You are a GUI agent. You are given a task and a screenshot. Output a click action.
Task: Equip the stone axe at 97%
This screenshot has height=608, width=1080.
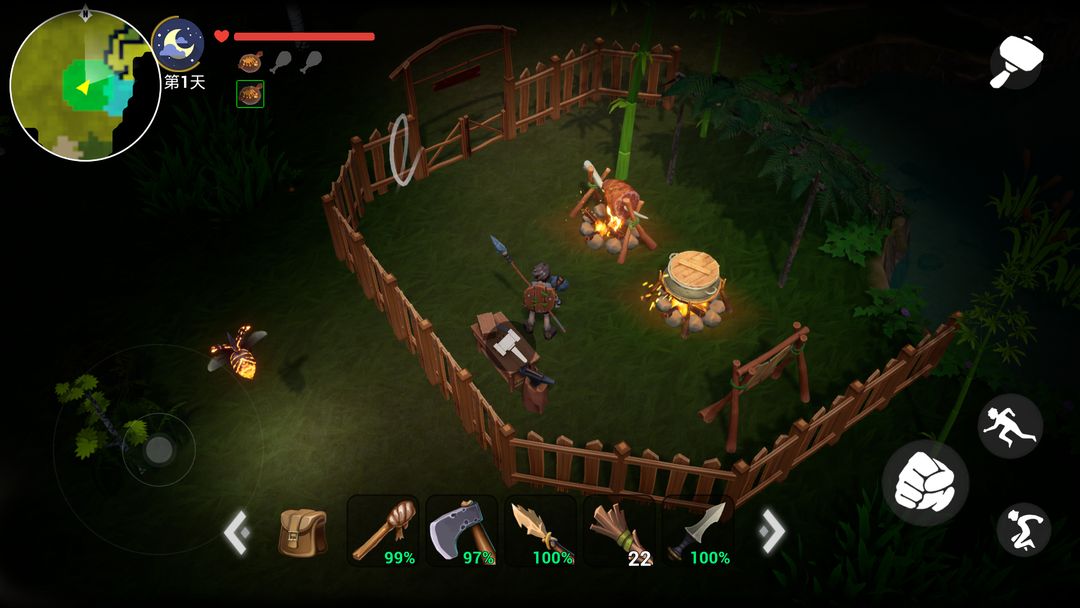(x=461, y=531)
